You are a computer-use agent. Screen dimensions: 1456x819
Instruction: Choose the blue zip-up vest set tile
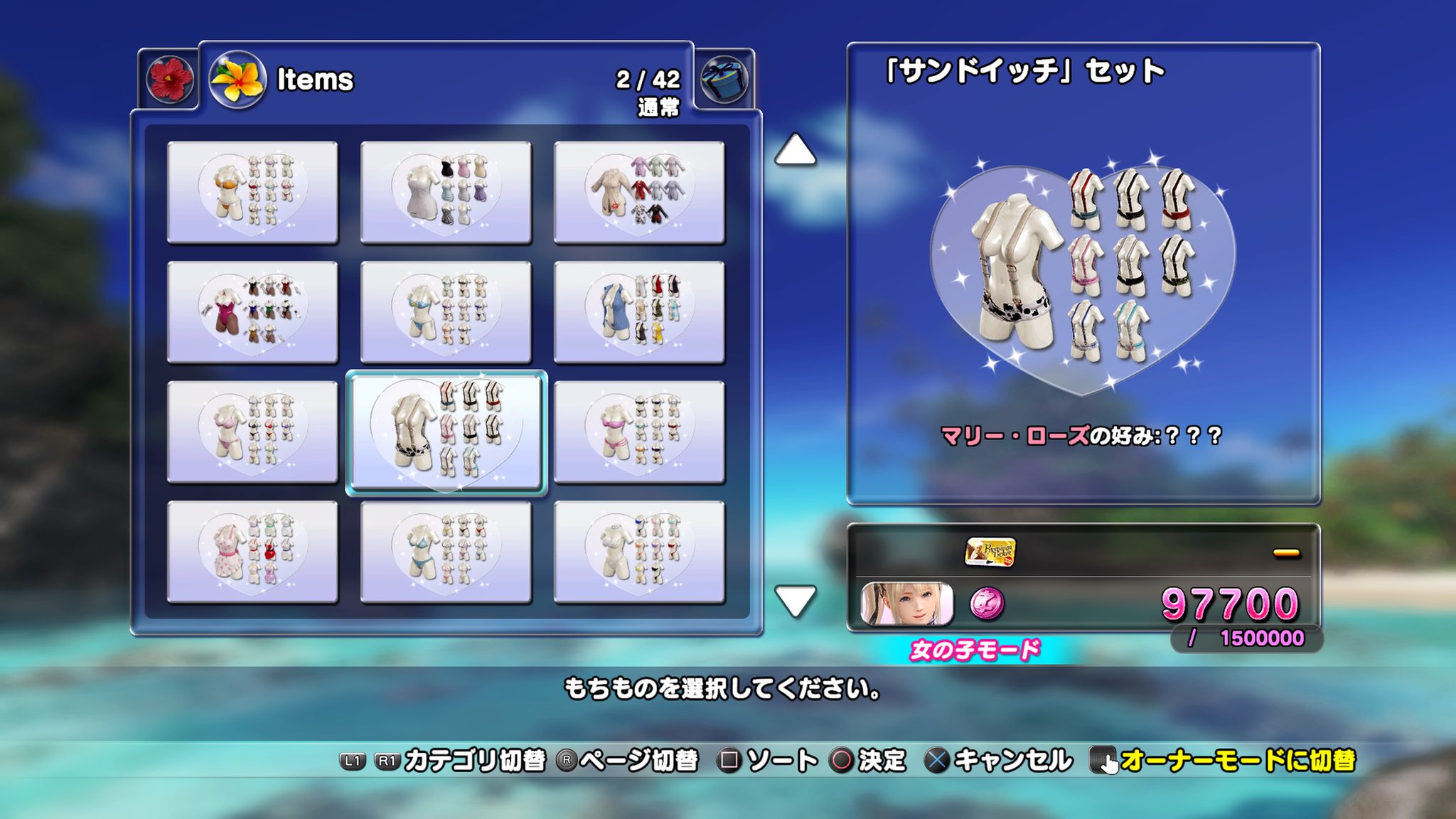tap(639, 312)
